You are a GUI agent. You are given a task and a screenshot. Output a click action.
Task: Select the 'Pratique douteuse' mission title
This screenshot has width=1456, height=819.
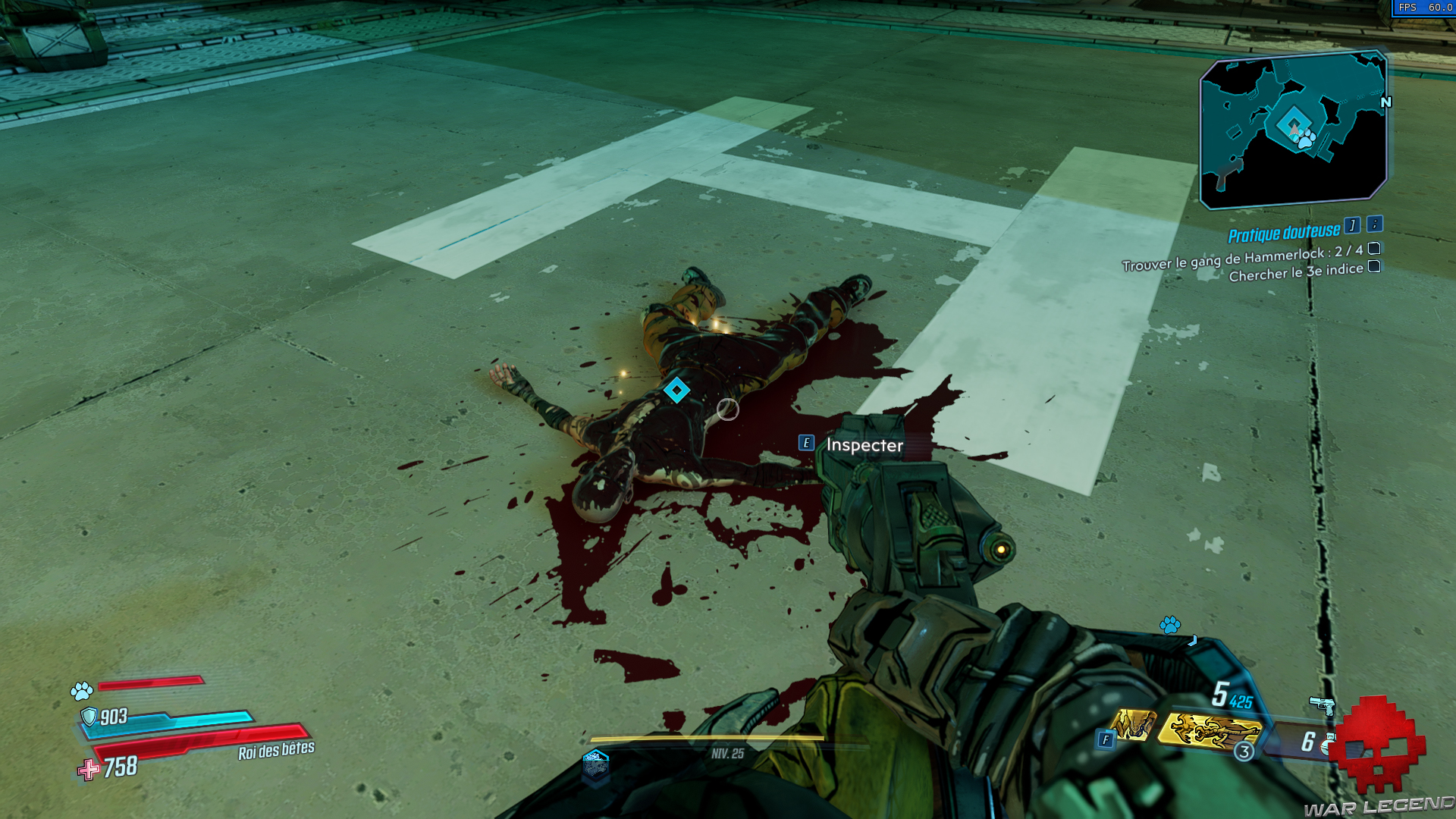(x=1284, y=233)
